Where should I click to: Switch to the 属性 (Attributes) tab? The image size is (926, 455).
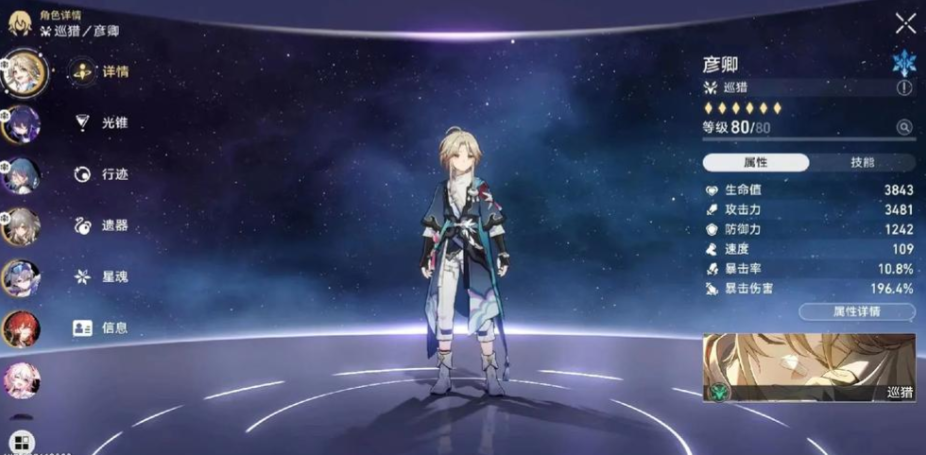[x=755, y=162]
